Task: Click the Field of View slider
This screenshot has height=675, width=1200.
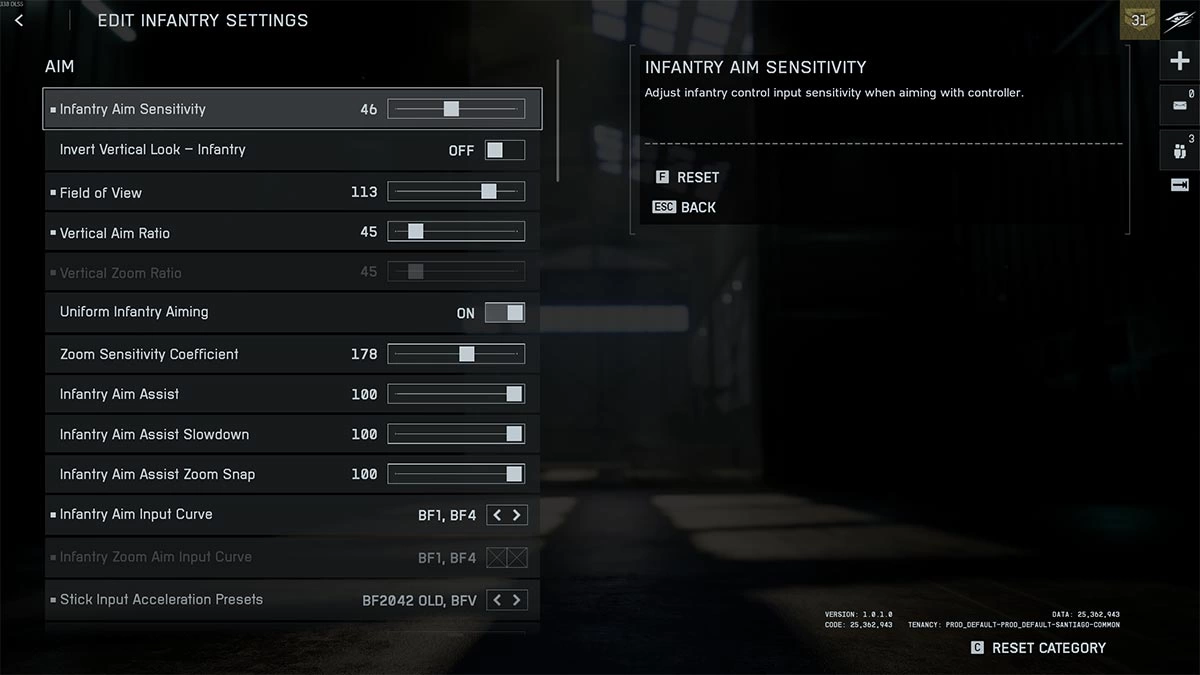Action: pyautogui.click(x=456, y=192)
